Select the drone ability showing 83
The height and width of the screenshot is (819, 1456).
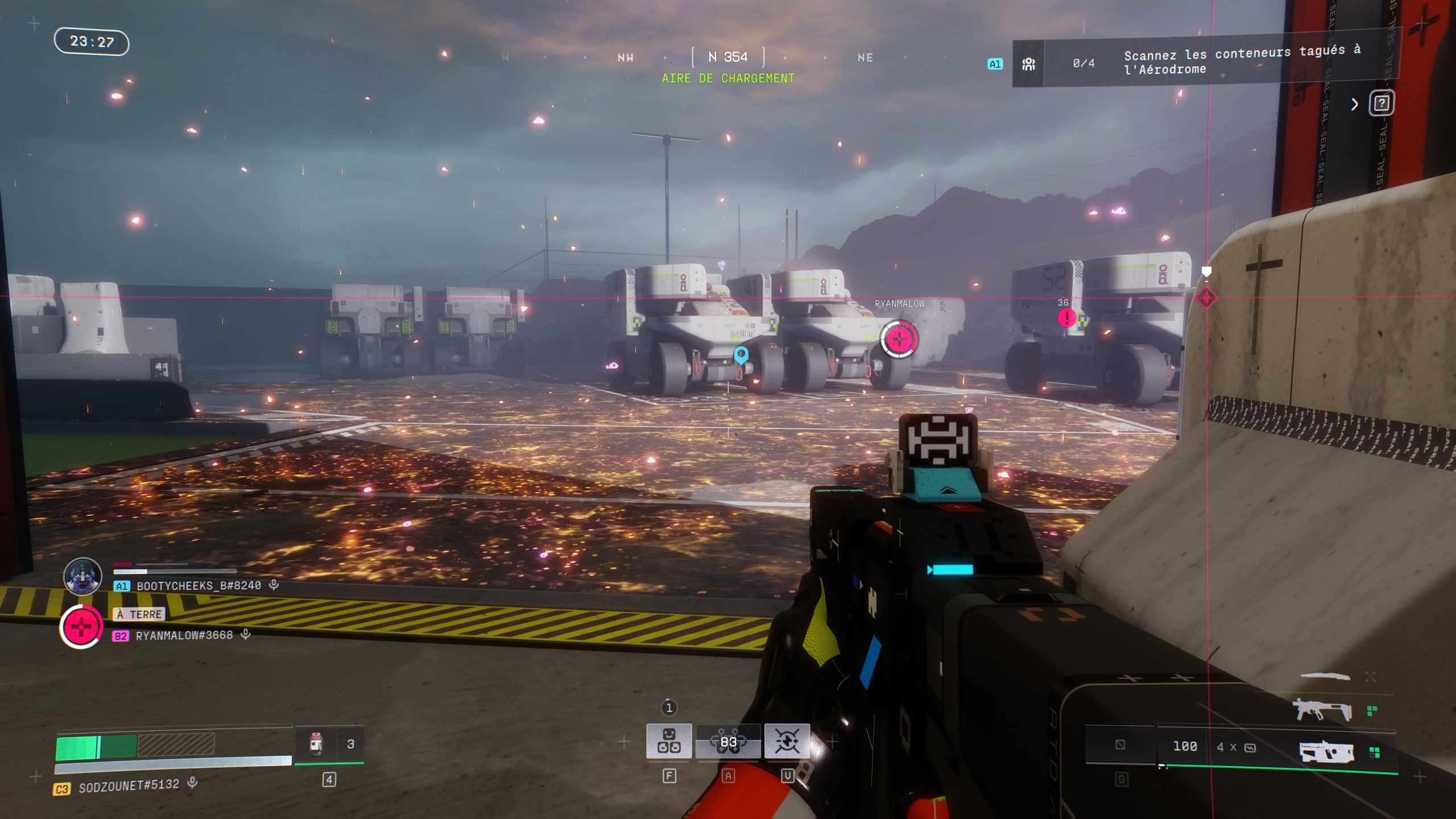(728, 741)
